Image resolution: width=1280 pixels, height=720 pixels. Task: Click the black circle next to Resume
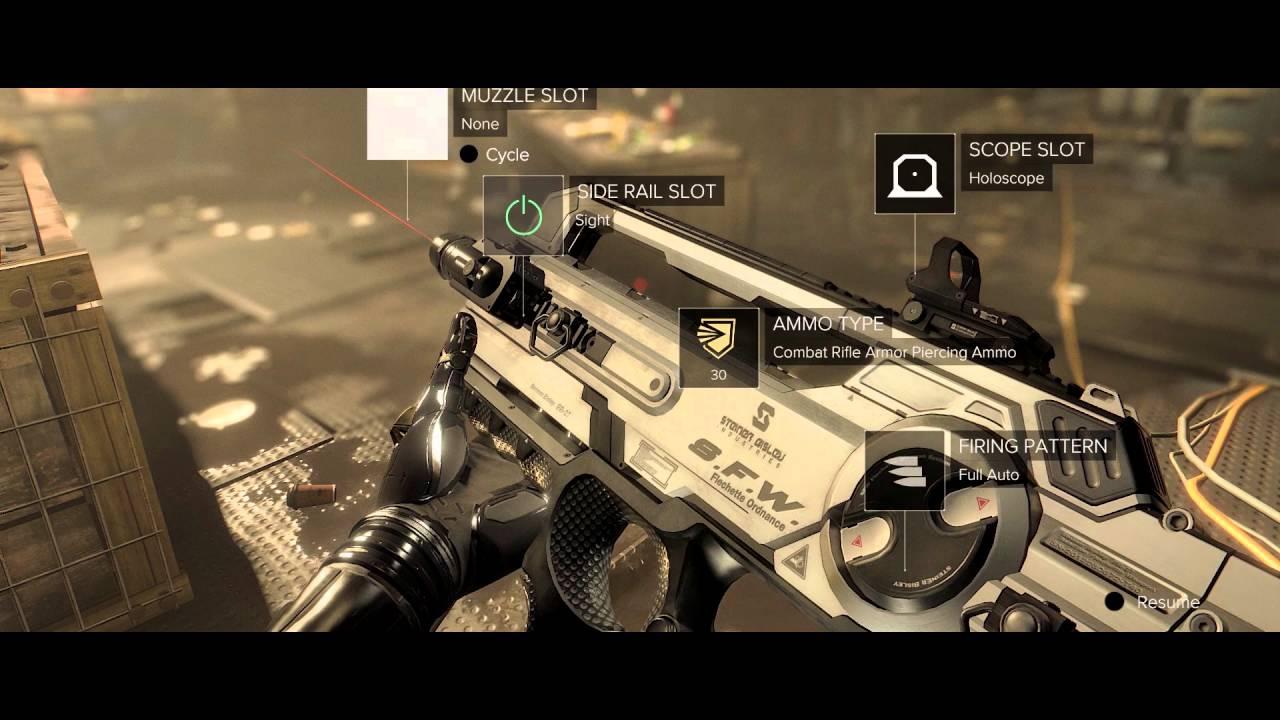[1116, 603]
